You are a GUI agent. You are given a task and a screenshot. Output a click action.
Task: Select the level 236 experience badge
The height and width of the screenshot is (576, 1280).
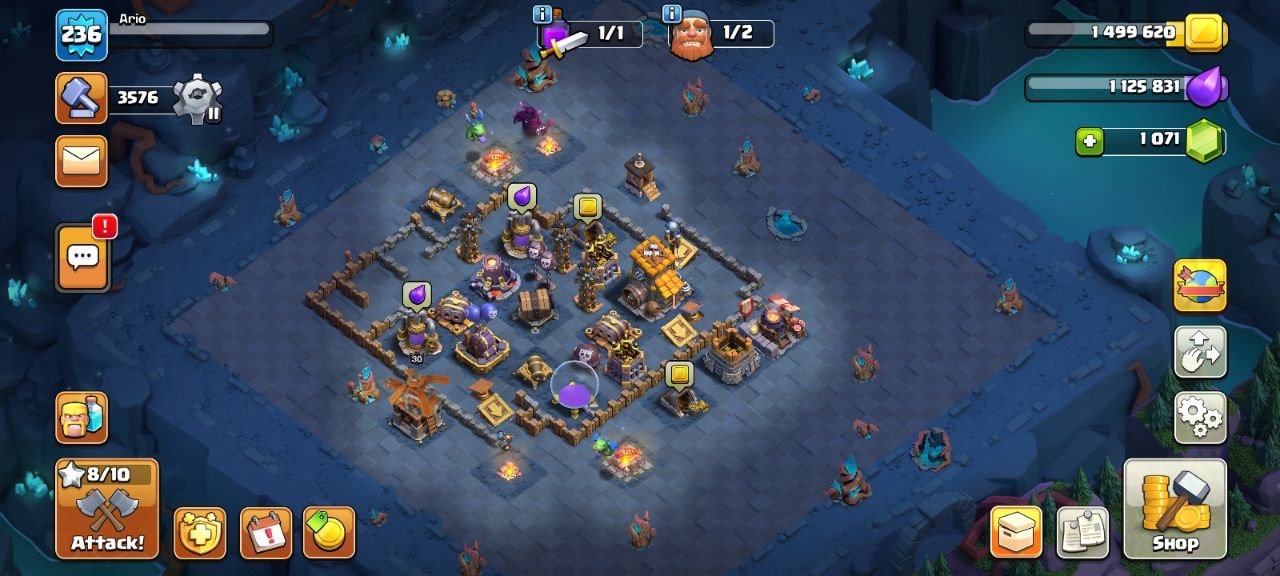(81, 35)
